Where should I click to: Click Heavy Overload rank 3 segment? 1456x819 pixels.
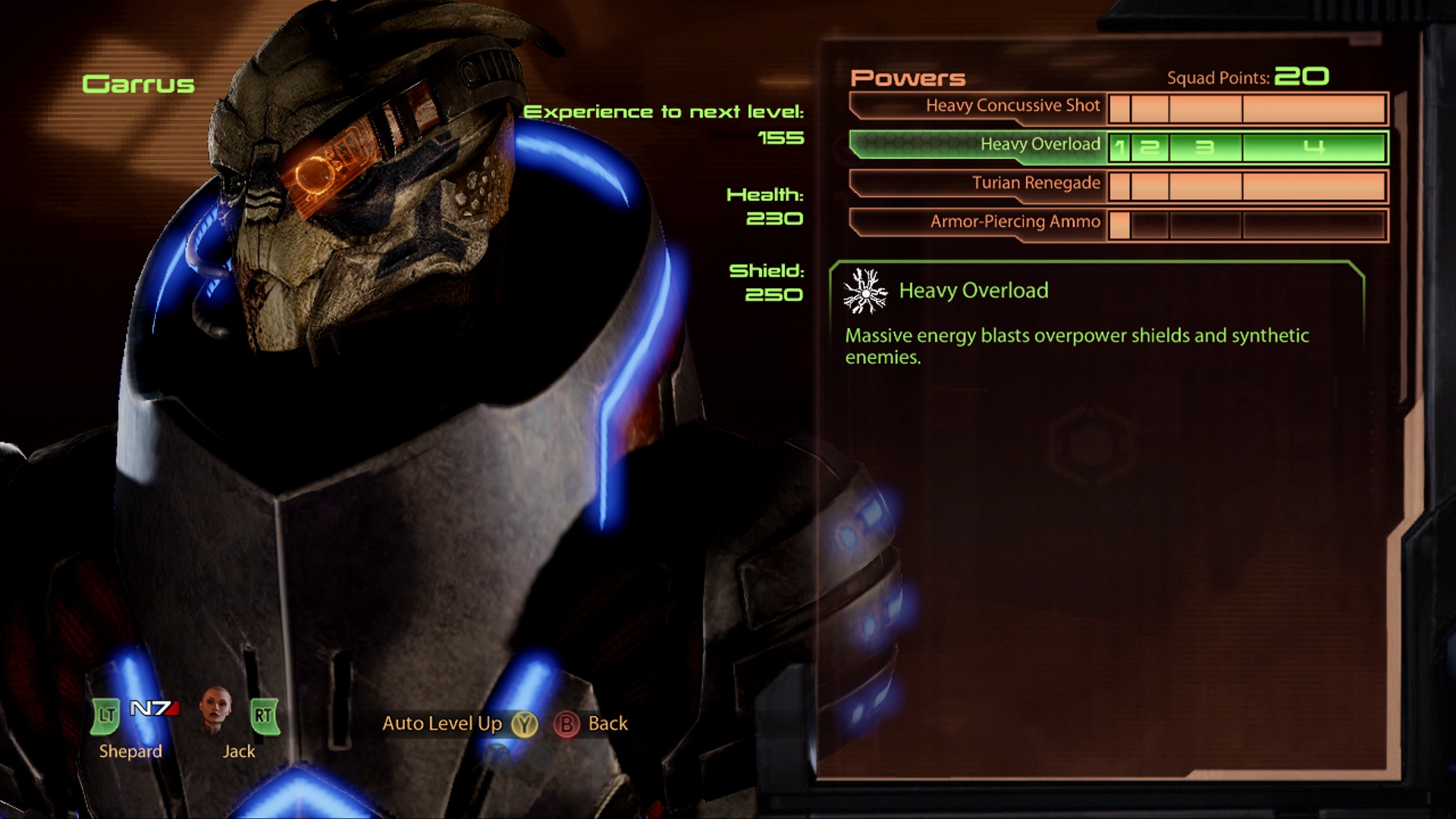[x=1204, y=147]
